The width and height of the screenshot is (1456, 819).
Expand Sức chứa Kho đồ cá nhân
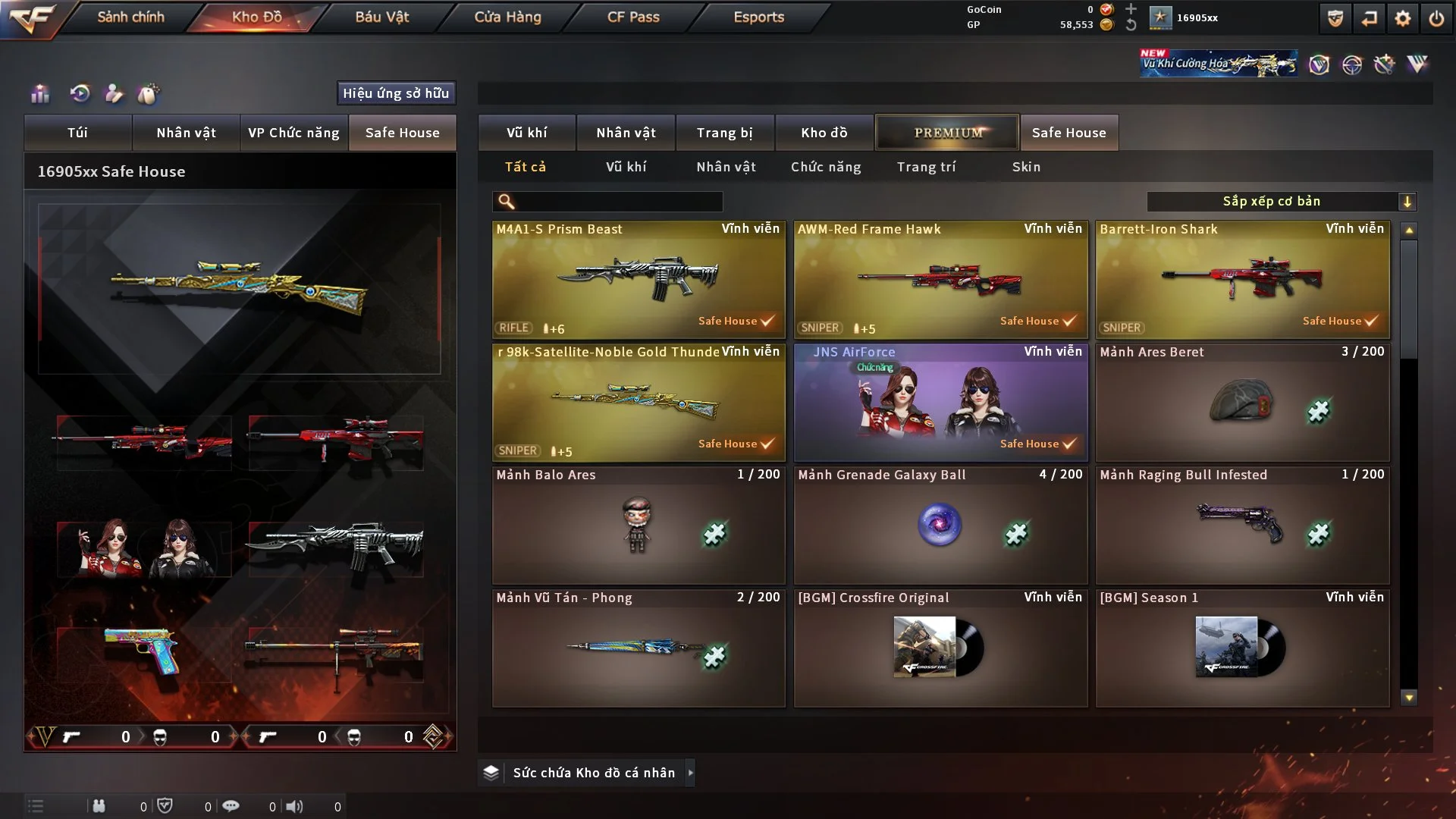690,773
